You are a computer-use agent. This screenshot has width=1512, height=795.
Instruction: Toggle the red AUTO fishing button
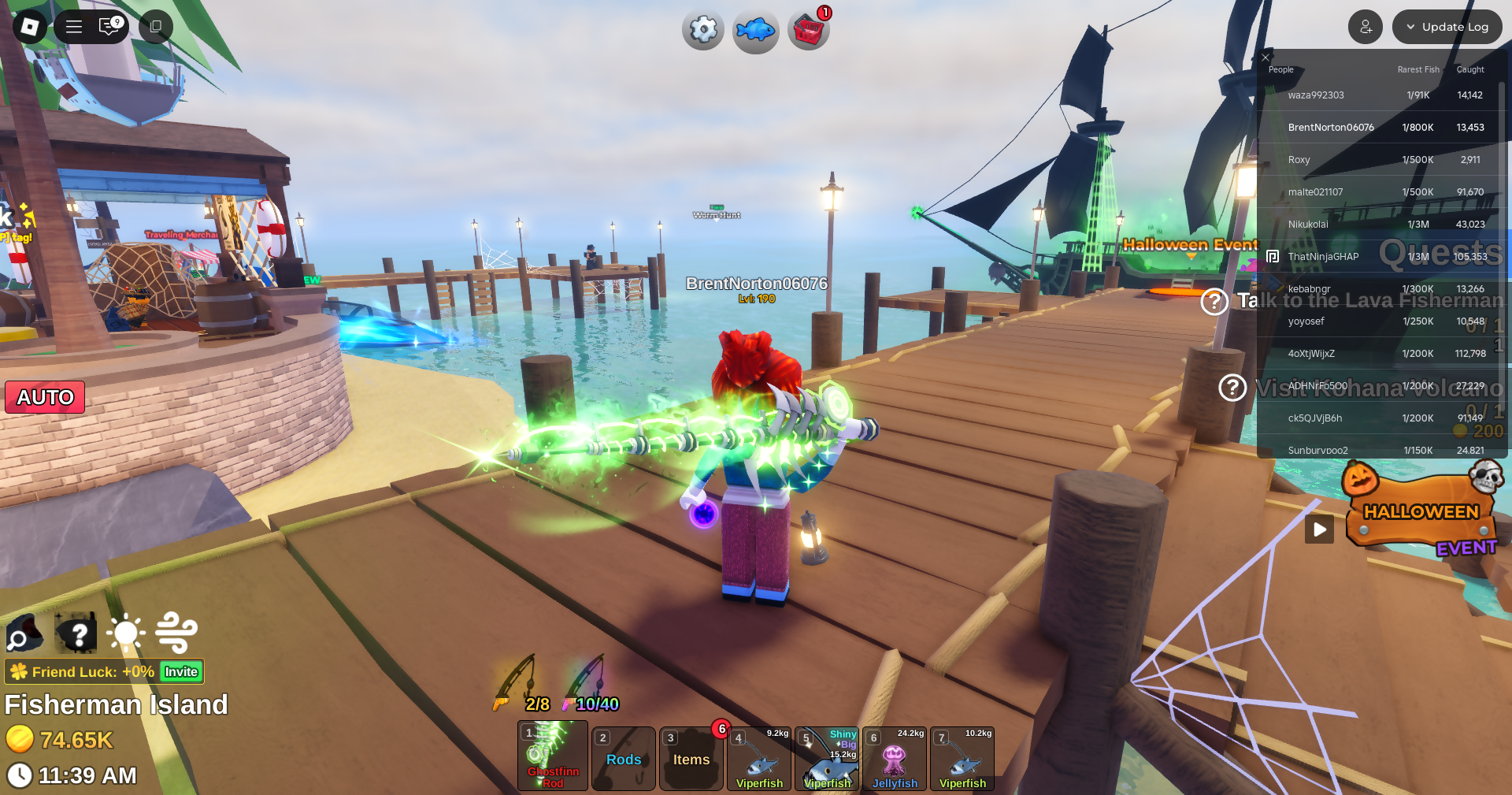coord(45,397)
